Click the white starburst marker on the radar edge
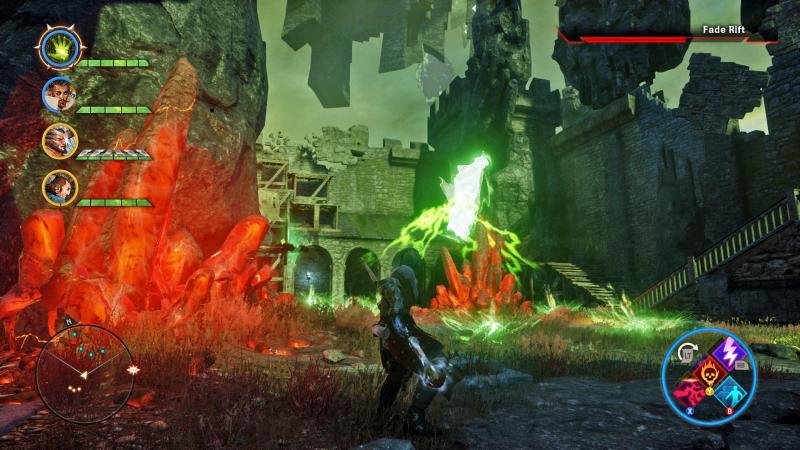This screenshot has width=800, height=450. coord(132,369)
